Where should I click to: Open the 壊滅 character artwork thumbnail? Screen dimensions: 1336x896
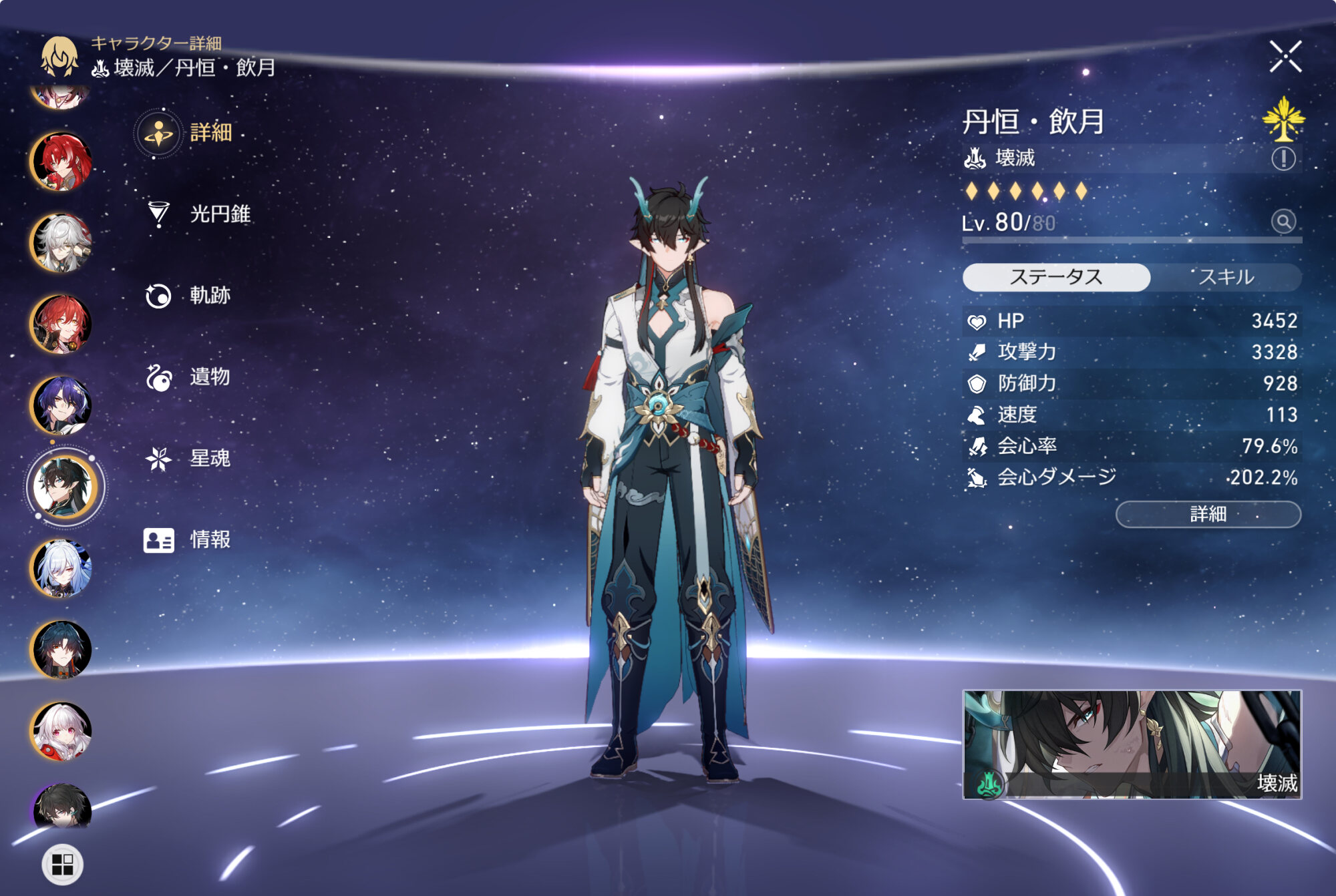[x=1132, y=744]
